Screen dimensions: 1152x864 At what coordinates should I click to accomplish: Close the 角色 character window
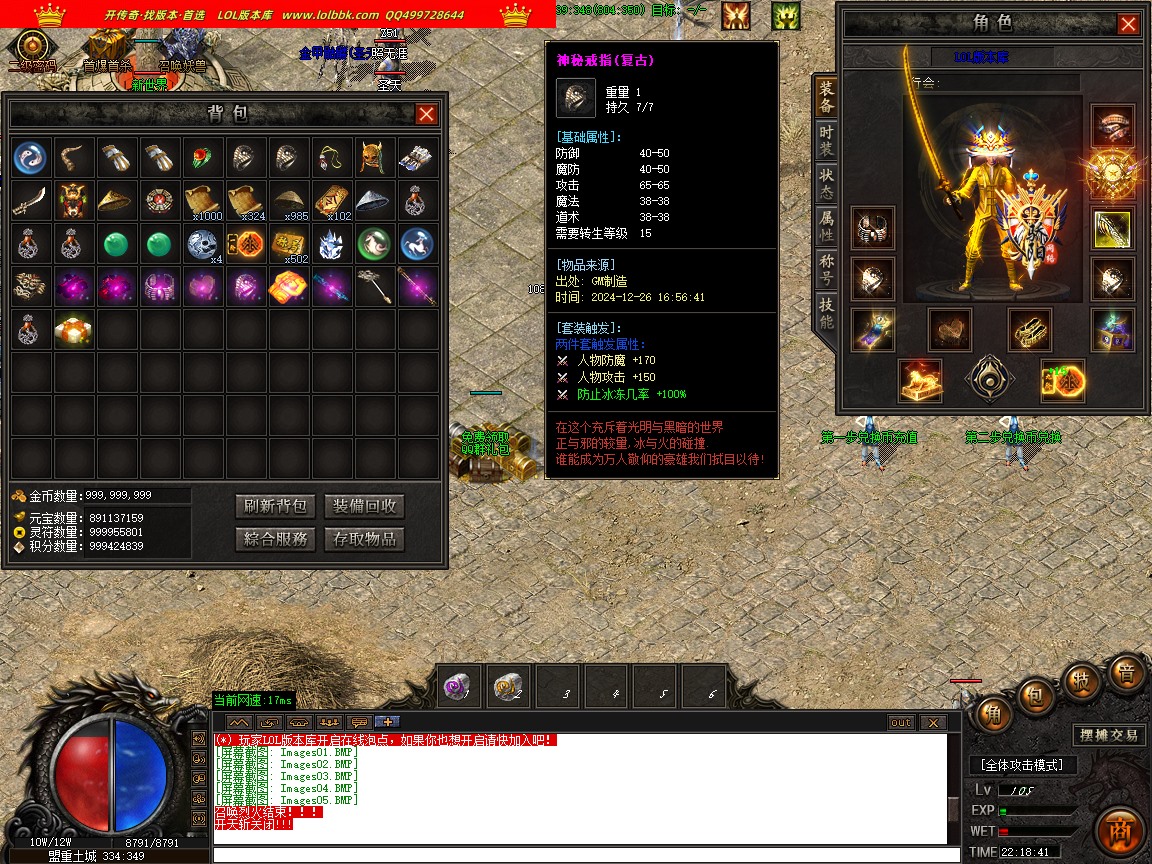pyautogui.click(x=1128, y=24)
